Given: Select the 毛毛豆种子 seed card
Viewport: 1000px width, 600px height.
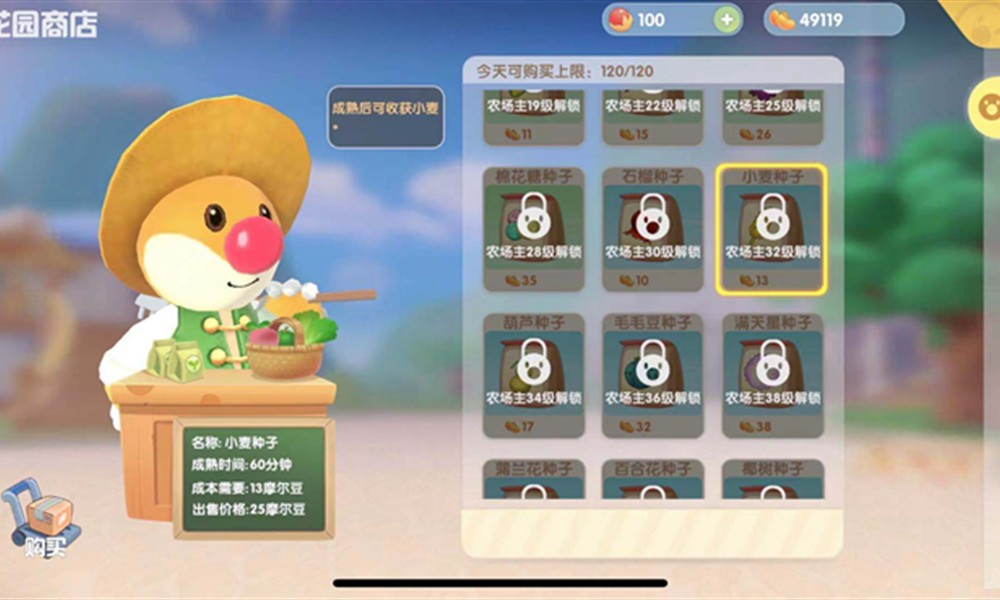Looking at the screenshot, I should click(x=652, y=376).
